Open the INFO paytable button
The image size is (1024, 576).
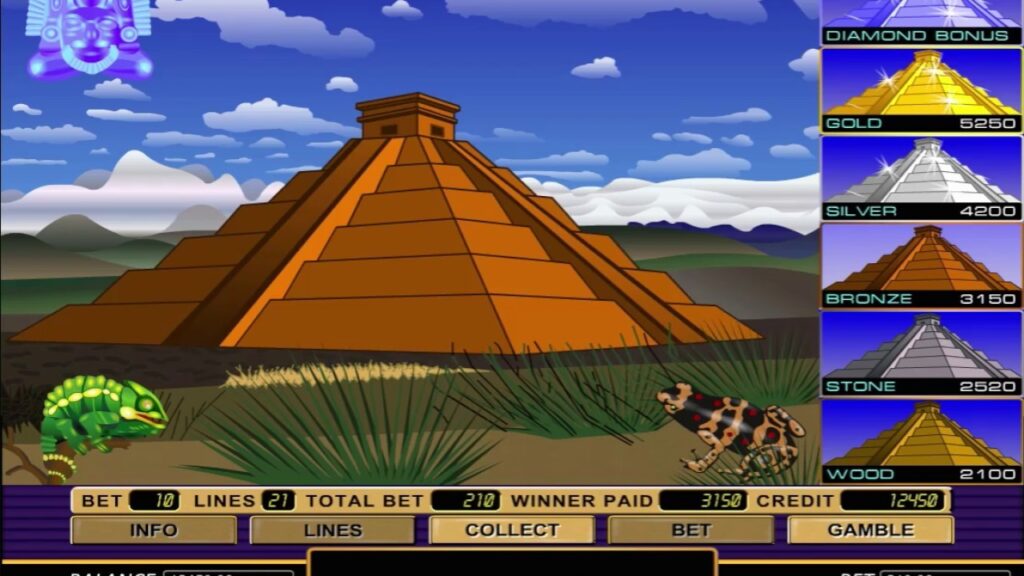pos(153,530)
